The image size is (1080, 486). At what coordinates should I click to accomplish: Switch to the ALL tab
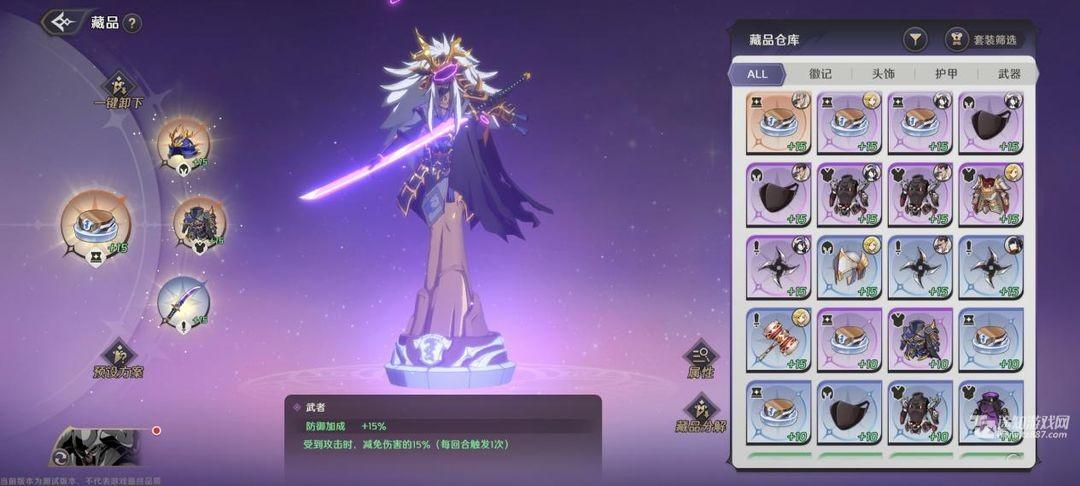click(x=757, y=74)
